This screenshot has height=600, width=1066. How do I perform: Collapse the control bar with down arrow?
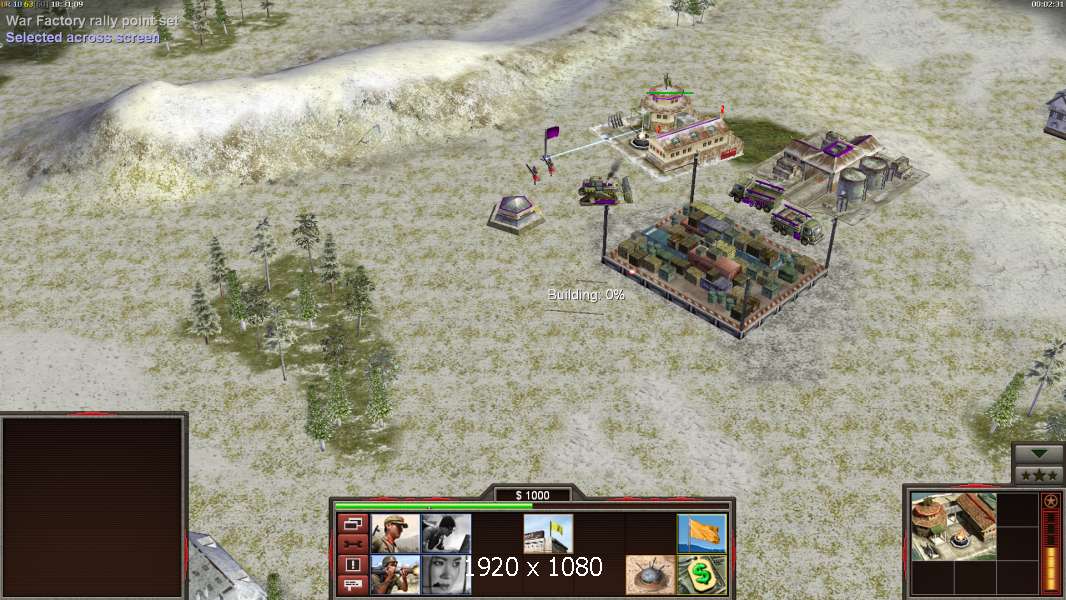[x=1038, y=454]
